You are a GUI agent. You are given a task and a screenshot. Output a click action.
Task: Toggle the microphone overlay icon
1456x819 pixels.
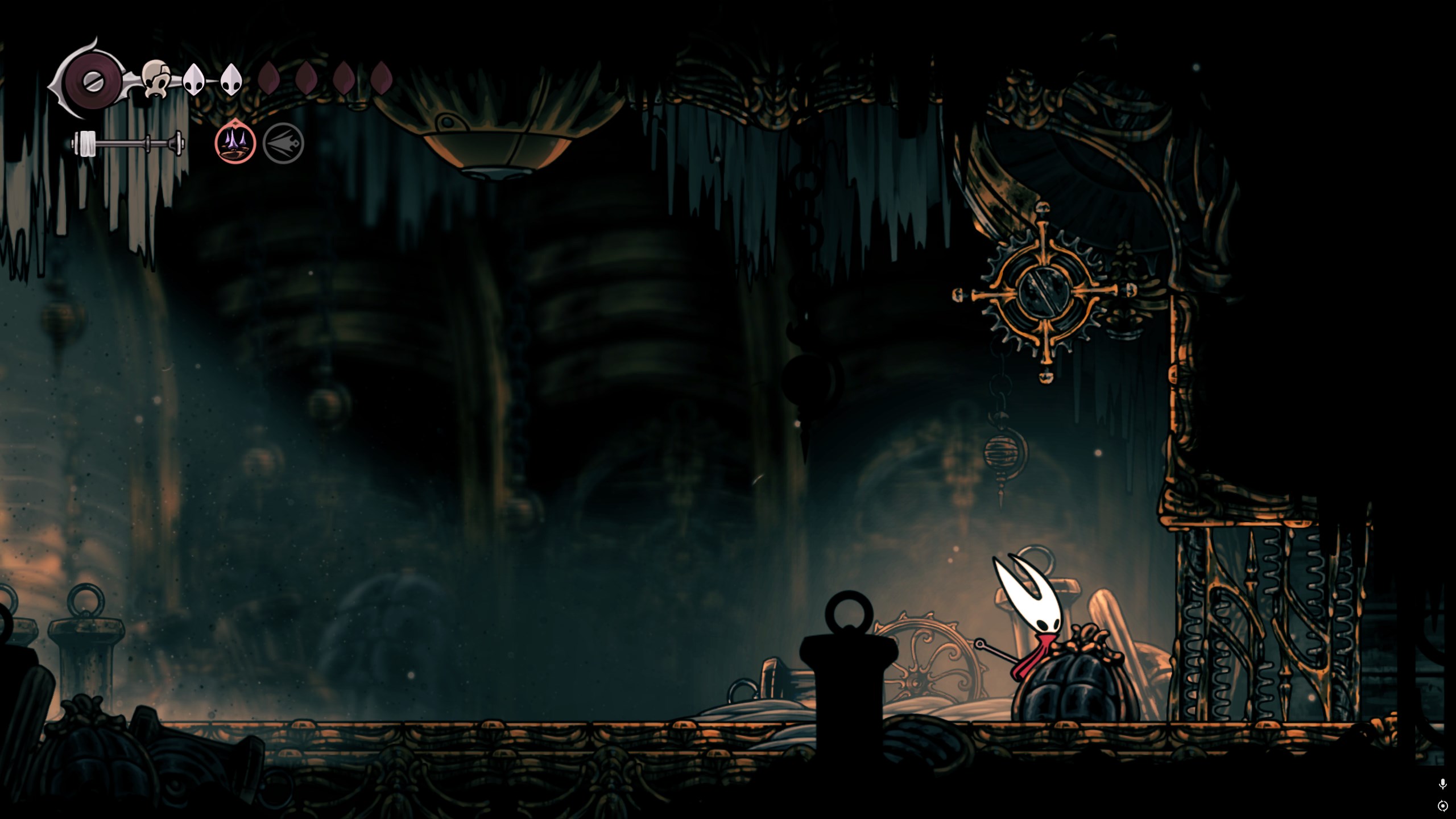click(1442, 784)
